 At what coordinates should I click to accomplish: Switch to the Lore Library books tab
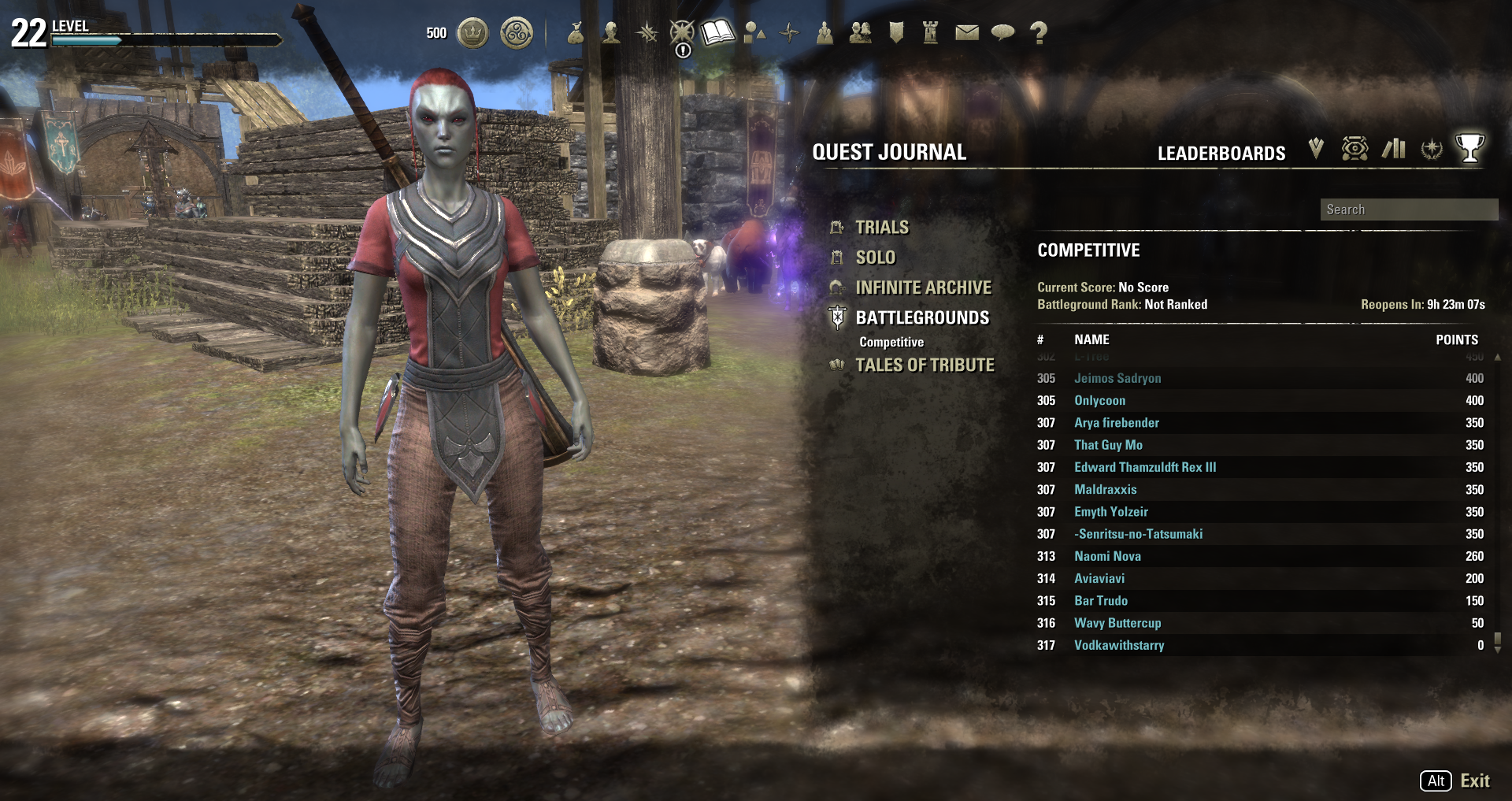pyautogui.click(x=1393, y=148)
